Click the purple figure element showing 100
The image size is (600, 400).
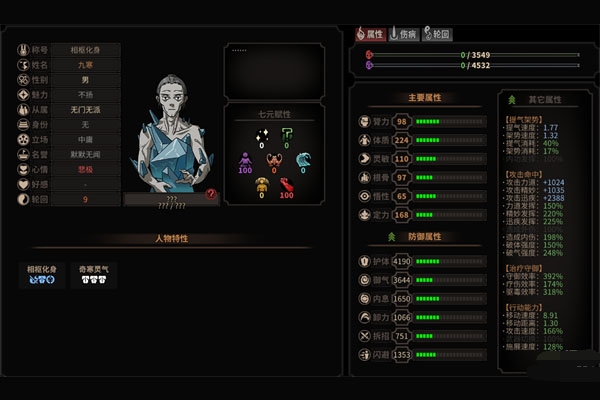tap(244, 160)
